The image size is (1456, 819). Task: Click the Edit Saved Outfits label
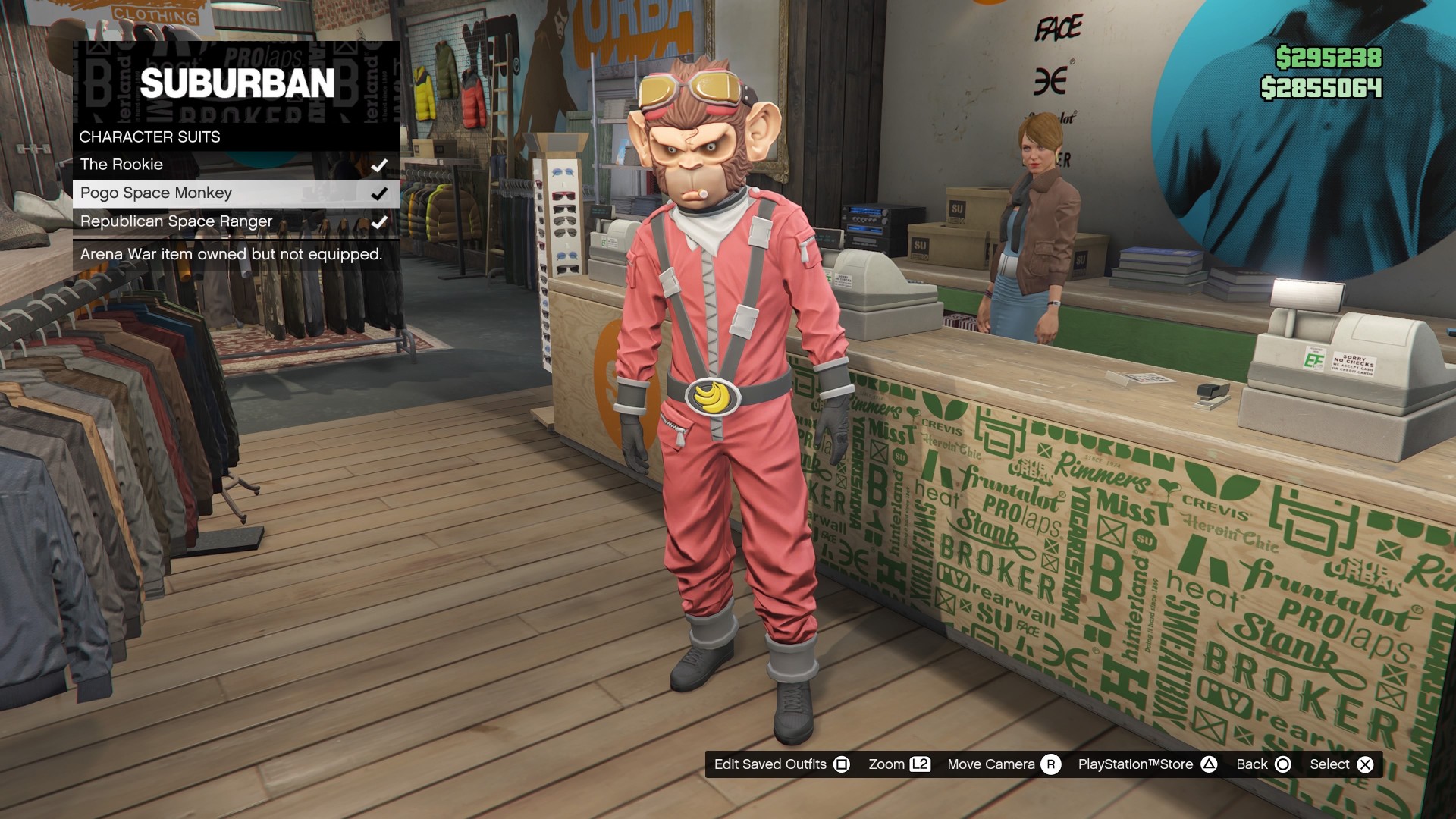pyautogui.click(x=770, y=764)
